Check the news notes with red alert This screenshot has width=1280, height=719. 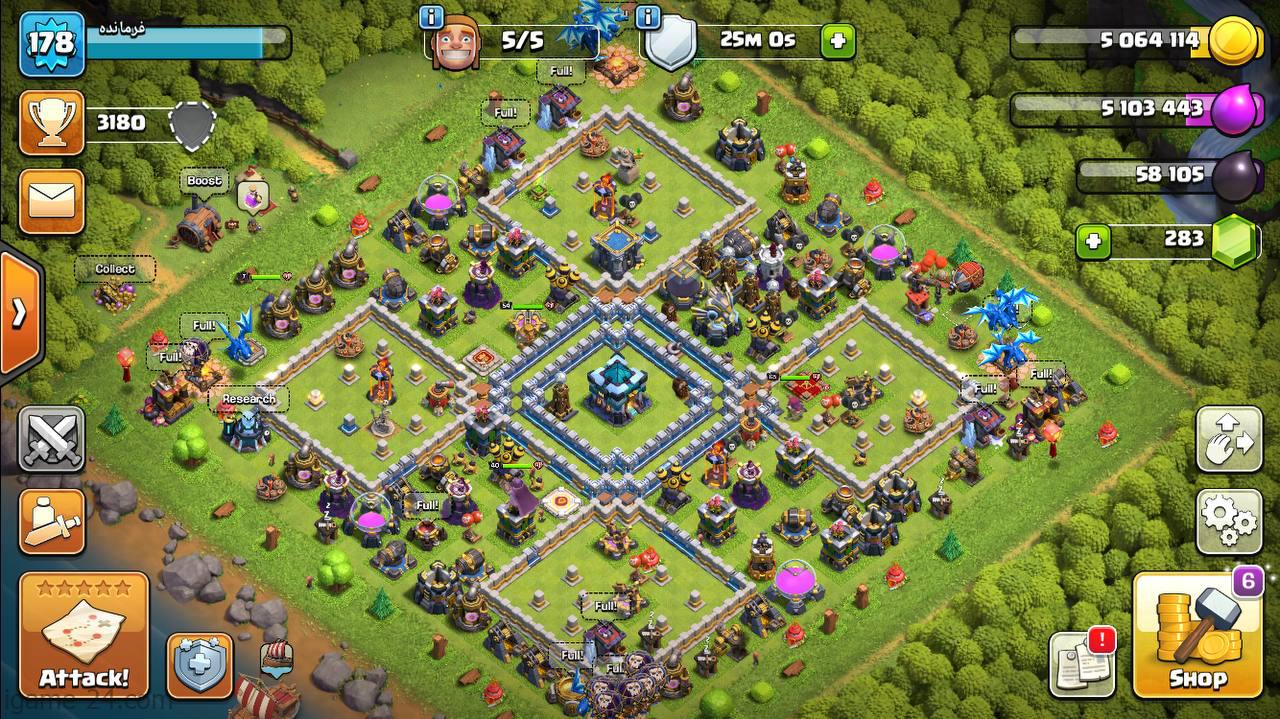(x=1082, y=664)
